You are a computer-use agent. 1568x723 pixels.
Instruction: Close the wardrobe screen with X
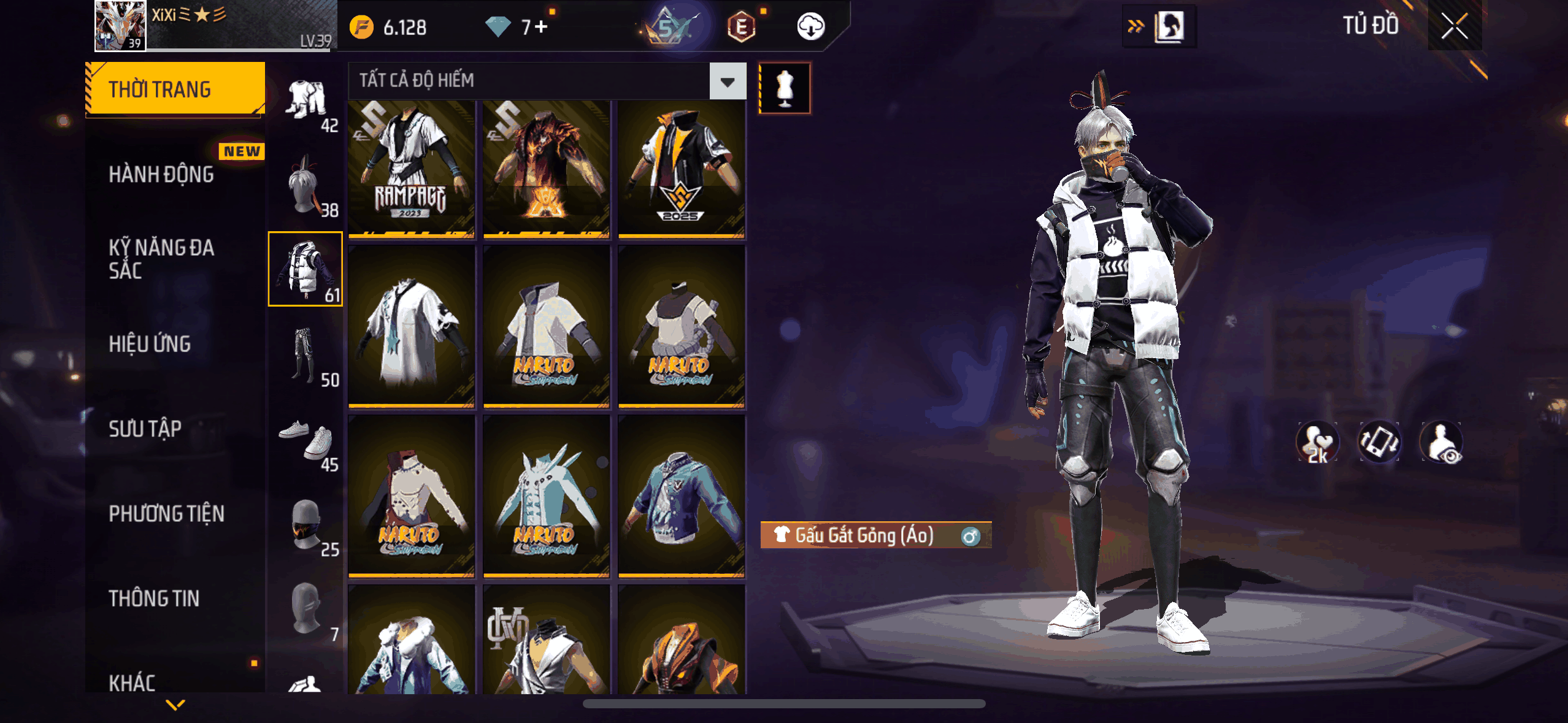pyautogui.click(x=1454, y=26)
